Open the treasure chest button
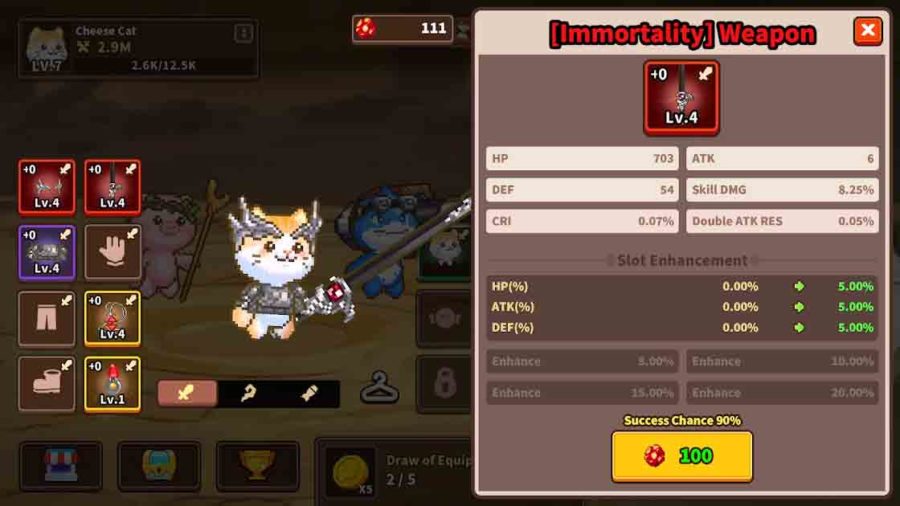Image resolution: width=900 pixels, height=506 pixels. (159, 465)
